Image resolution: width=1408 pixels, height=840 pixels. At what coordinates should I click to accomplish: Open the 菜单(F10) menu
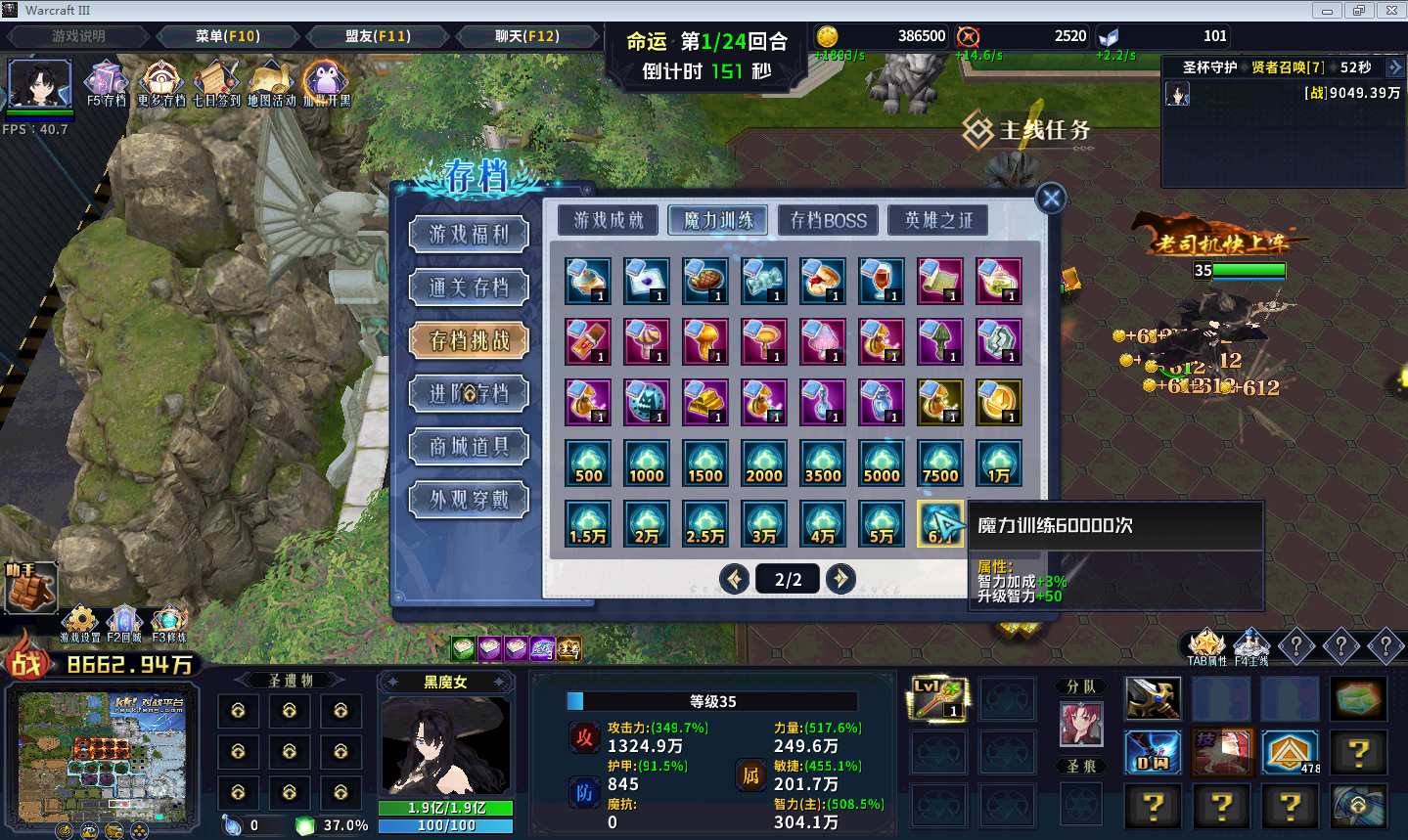tap(227, 36)
